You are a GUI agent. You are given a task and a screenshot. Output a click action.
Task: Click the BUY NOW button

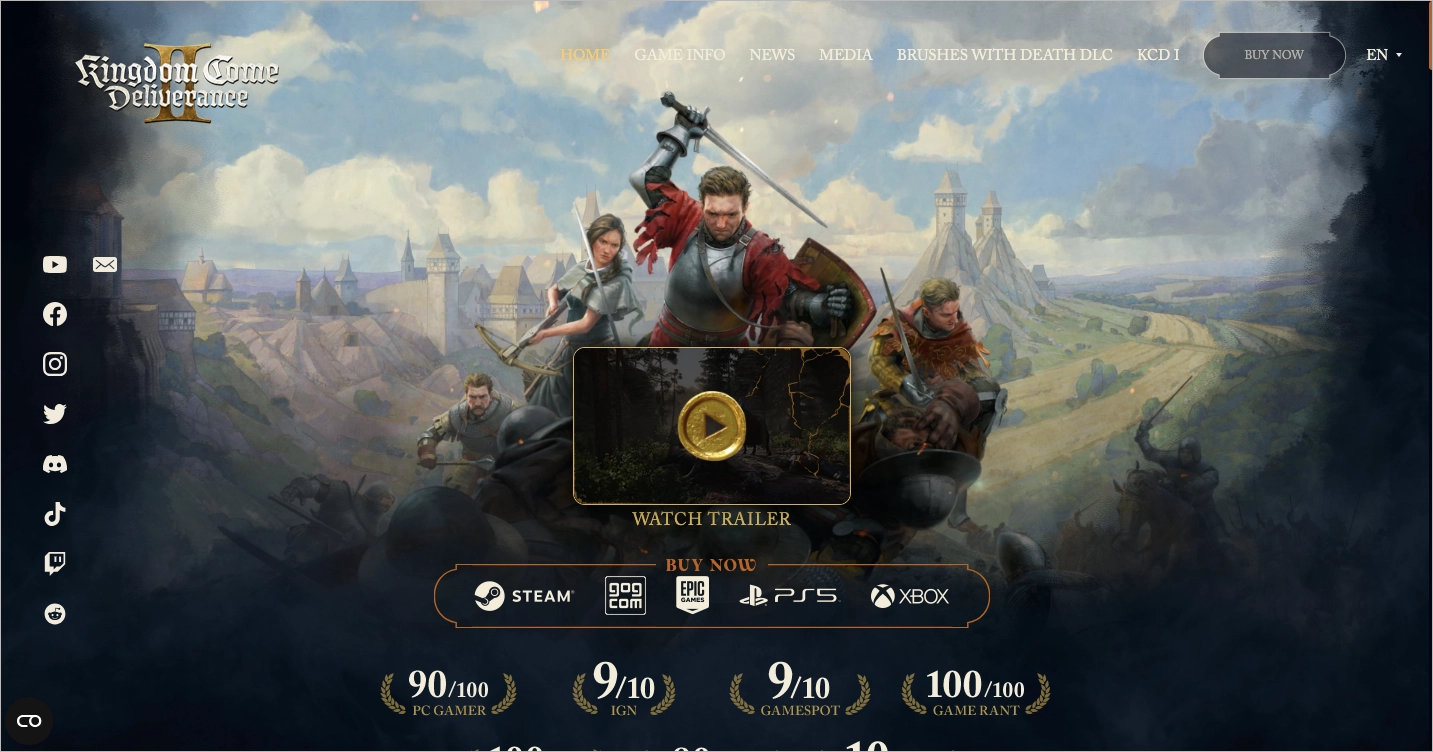point(1274,55)
